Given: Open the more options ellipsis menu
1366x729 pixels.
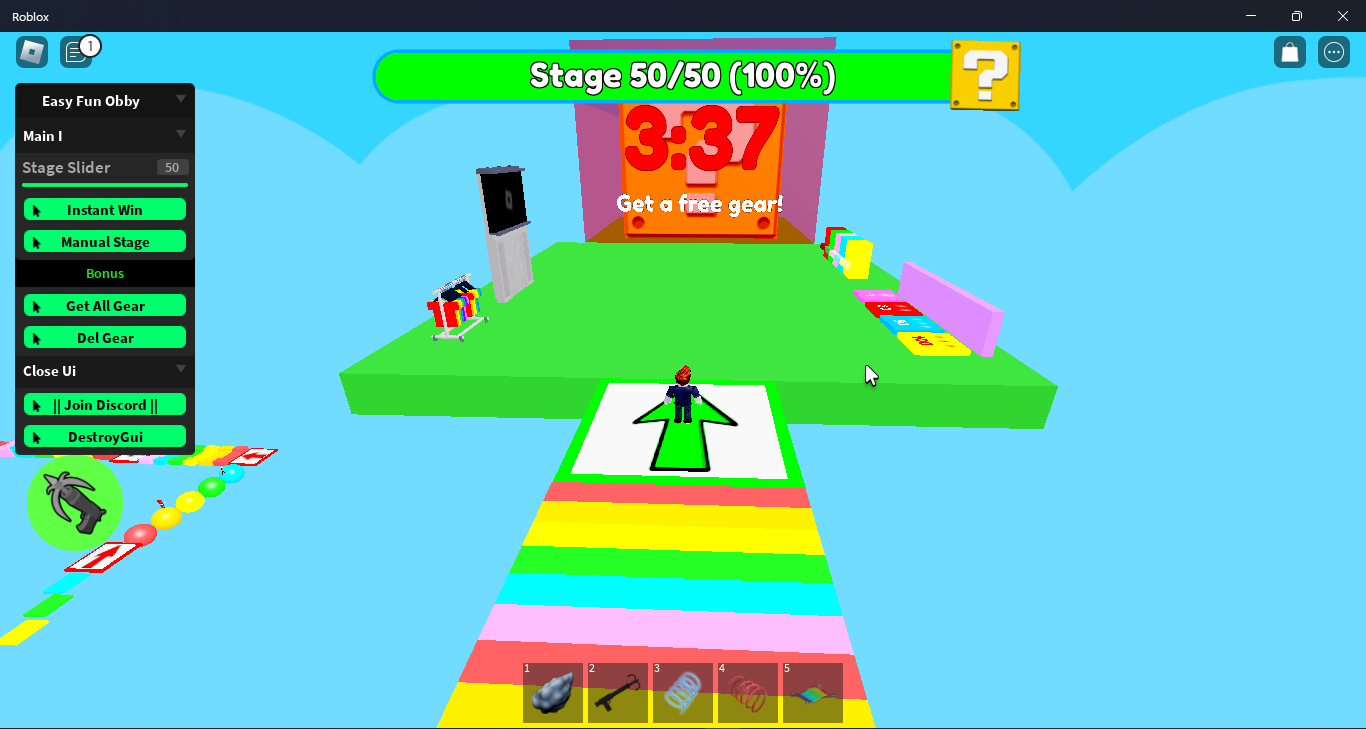Looking at the screenshot, I should click(1333, 51).
